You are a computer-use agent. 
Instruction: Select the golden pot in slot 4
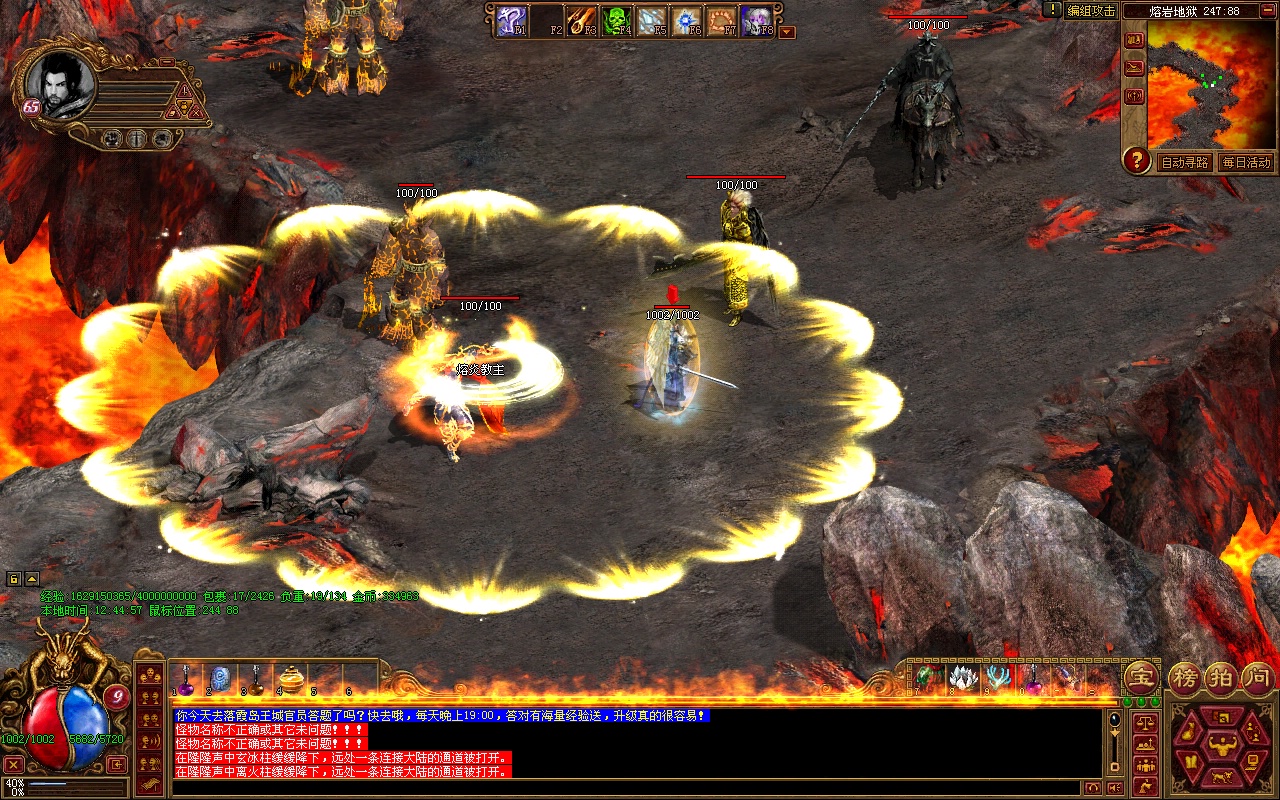[x=291, y=679]
